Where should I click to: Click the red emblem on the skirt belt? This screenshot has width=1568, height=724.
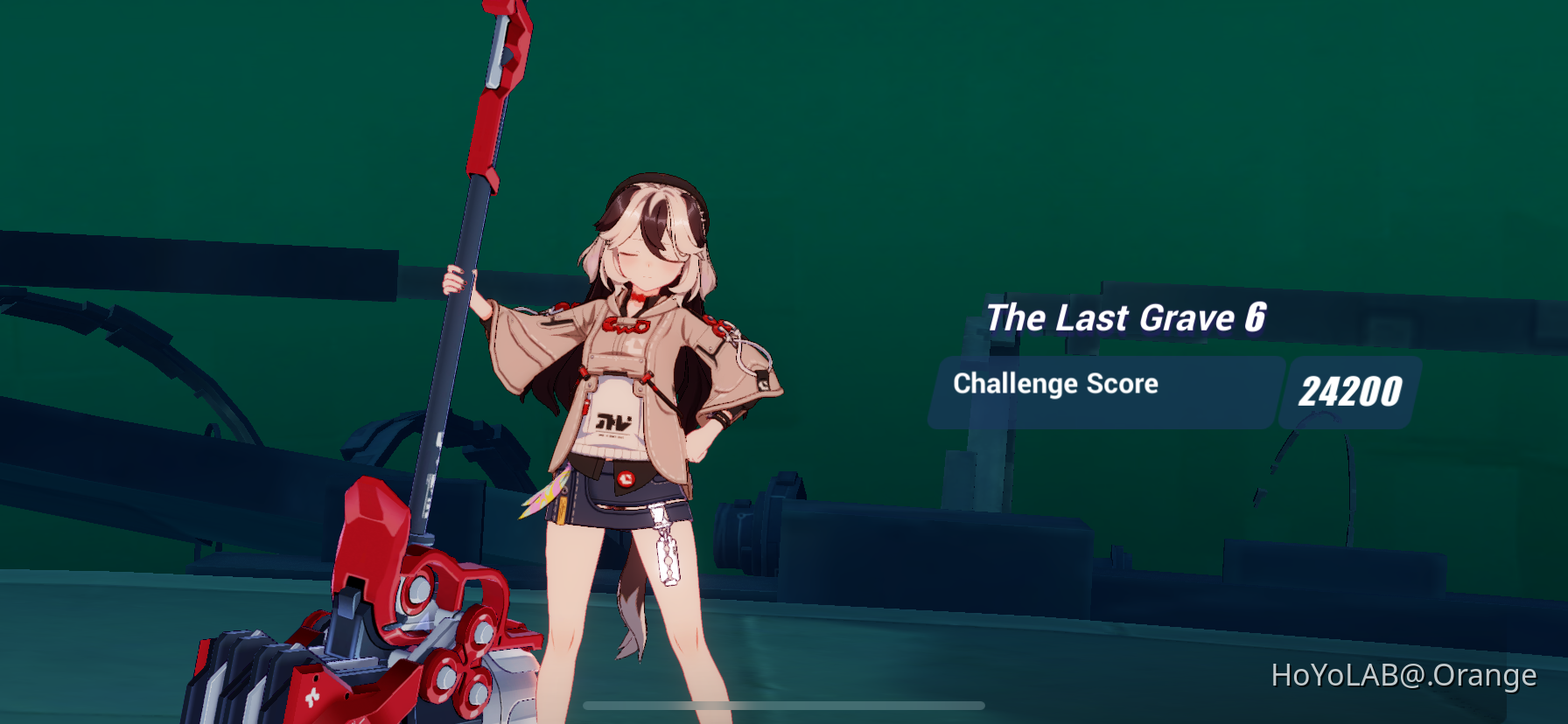point(626,478)
